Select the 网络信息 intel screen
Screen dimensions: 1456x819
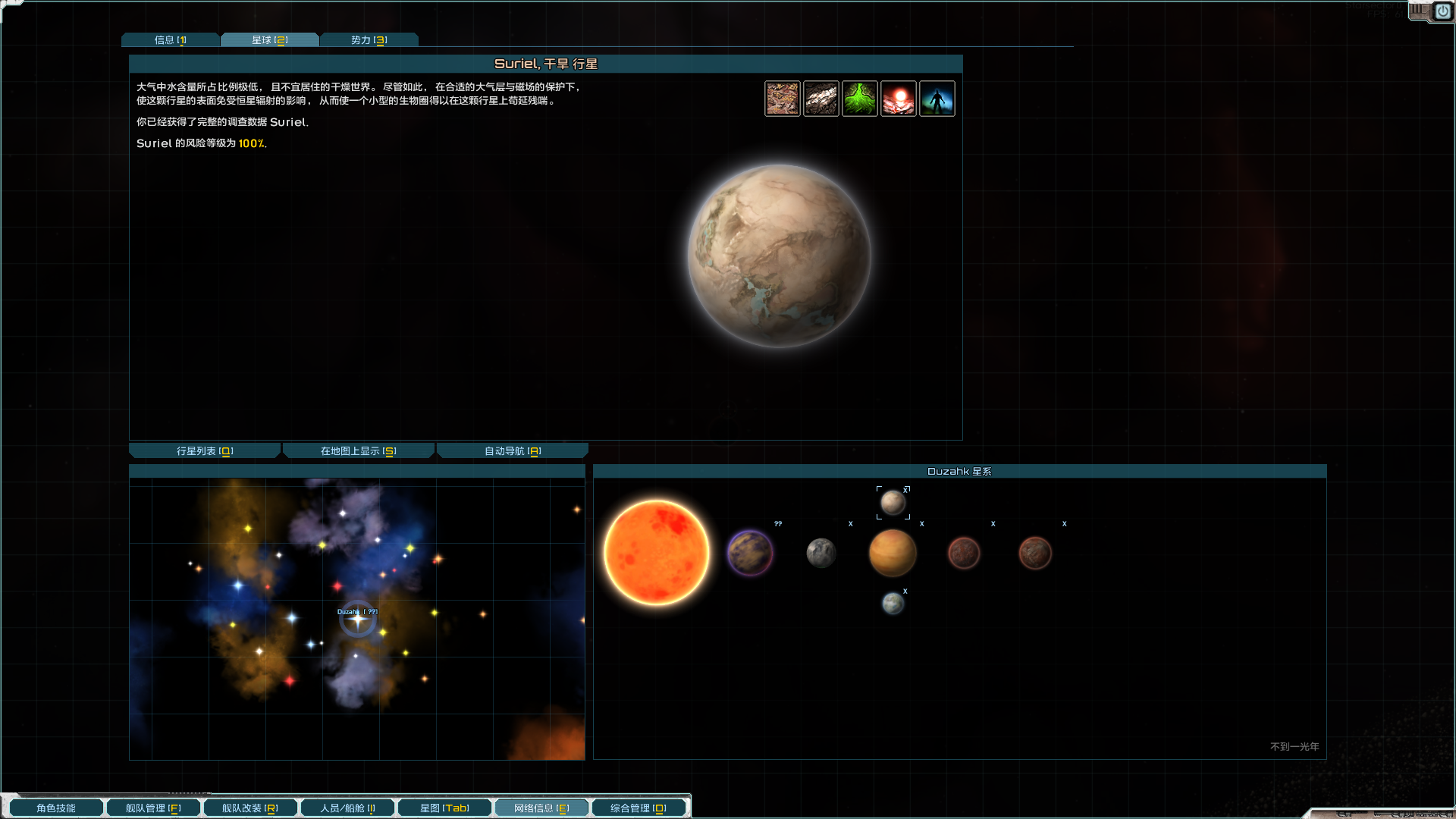pyautogui.click(x=541, y=808)
